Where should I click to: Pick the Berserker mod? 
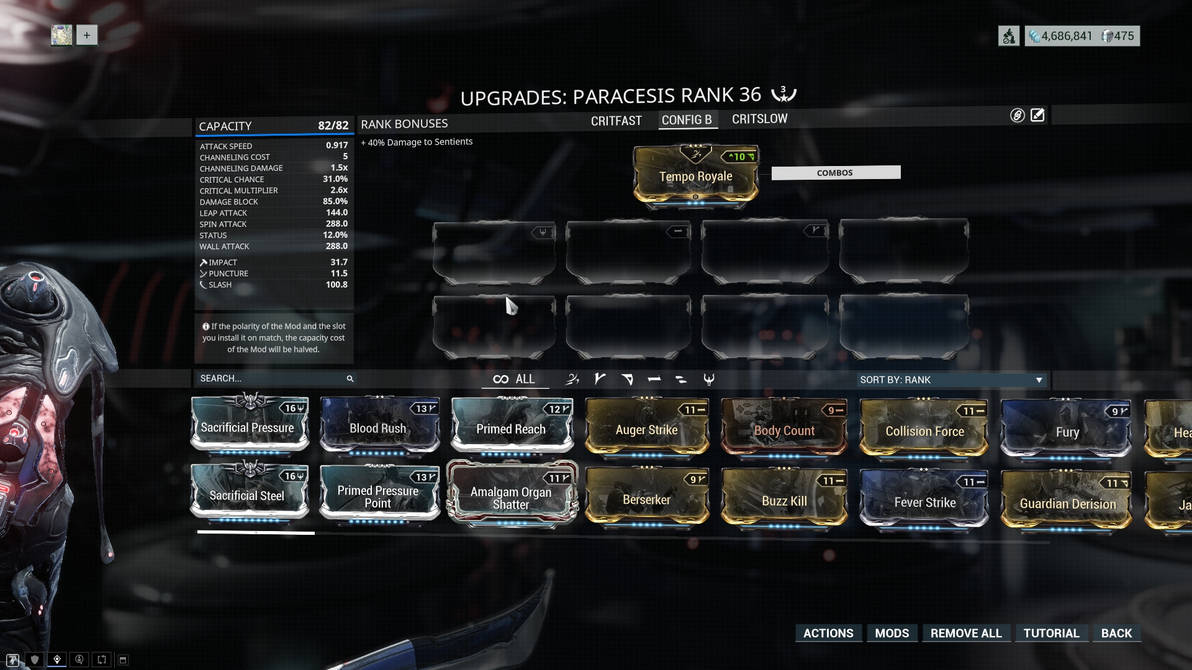[646, 497]
